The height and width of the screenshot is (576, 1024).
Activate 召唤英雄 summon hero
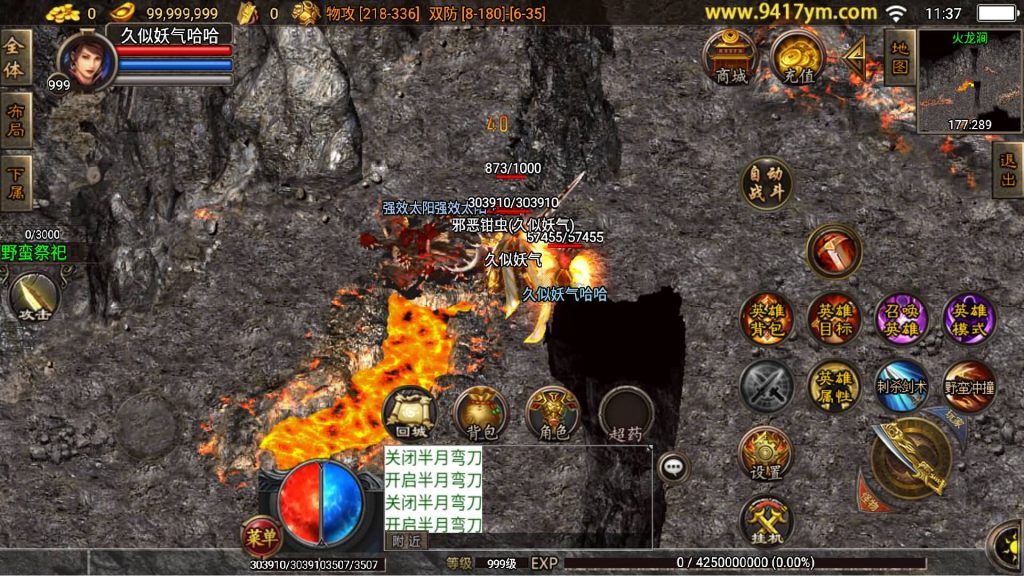(902, 319)
